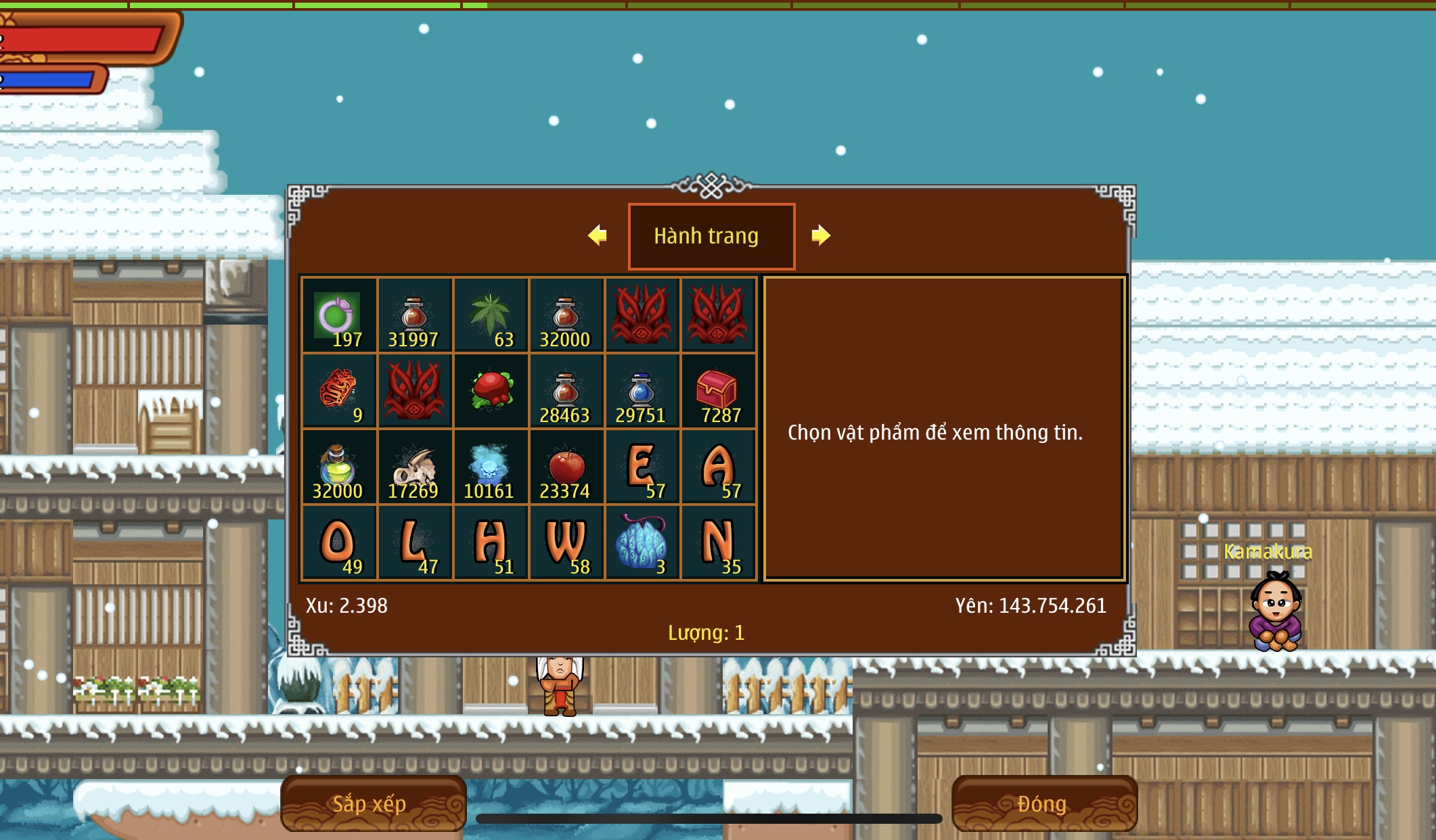Choose the red dragon carving stack of 9
The image size is (1436, 840).
pos(339,392)
